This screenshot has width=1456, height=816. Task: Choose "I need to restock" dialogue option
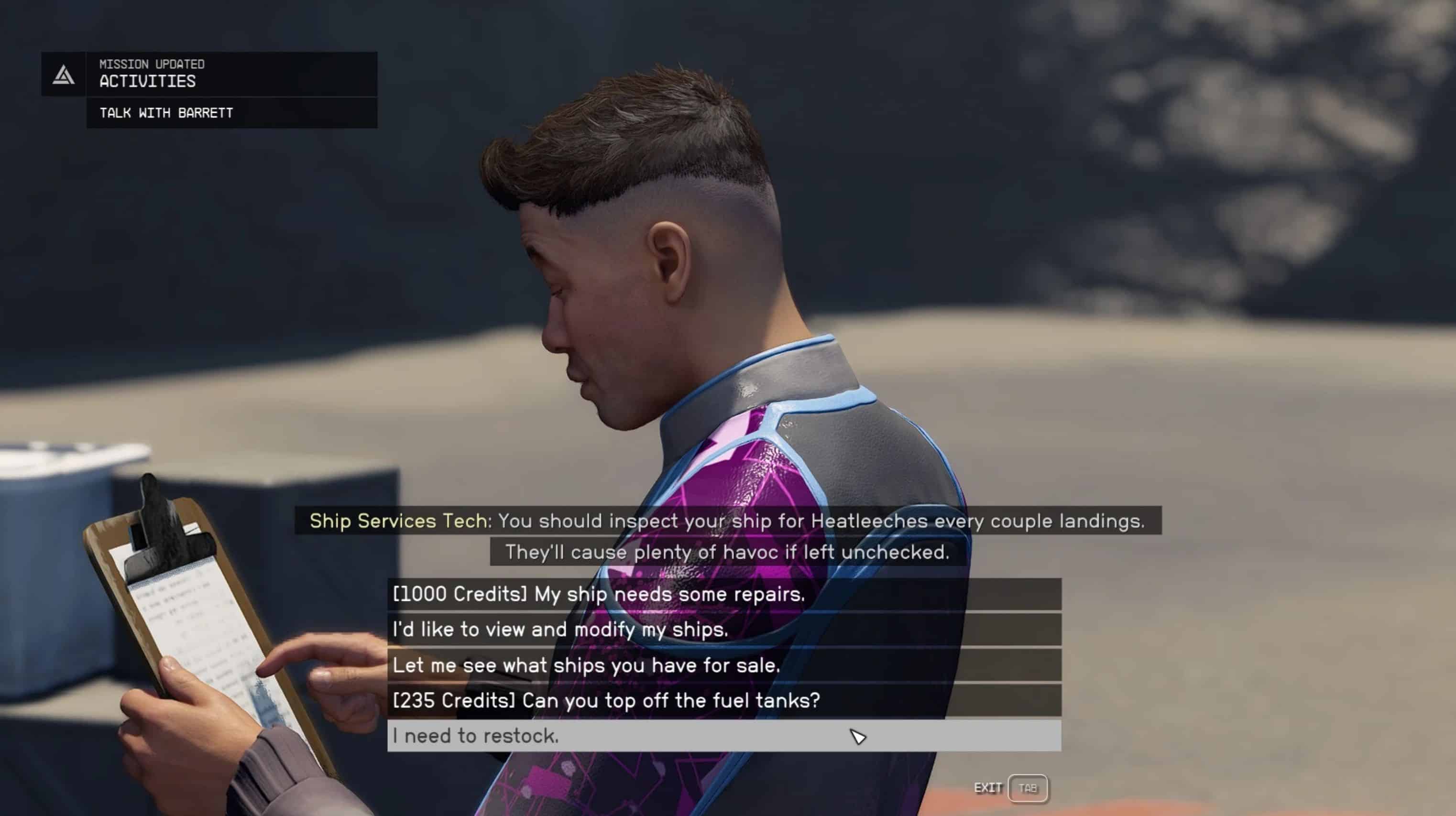(723, 736)
